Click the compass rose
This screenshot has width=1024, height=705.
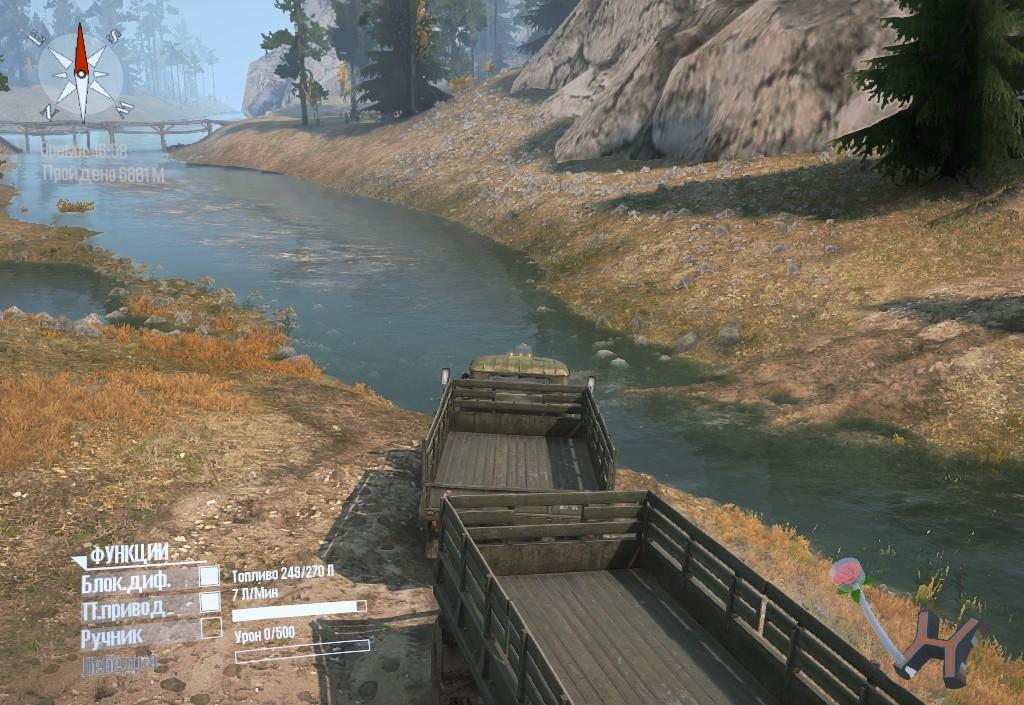click(x=80, y=70)
